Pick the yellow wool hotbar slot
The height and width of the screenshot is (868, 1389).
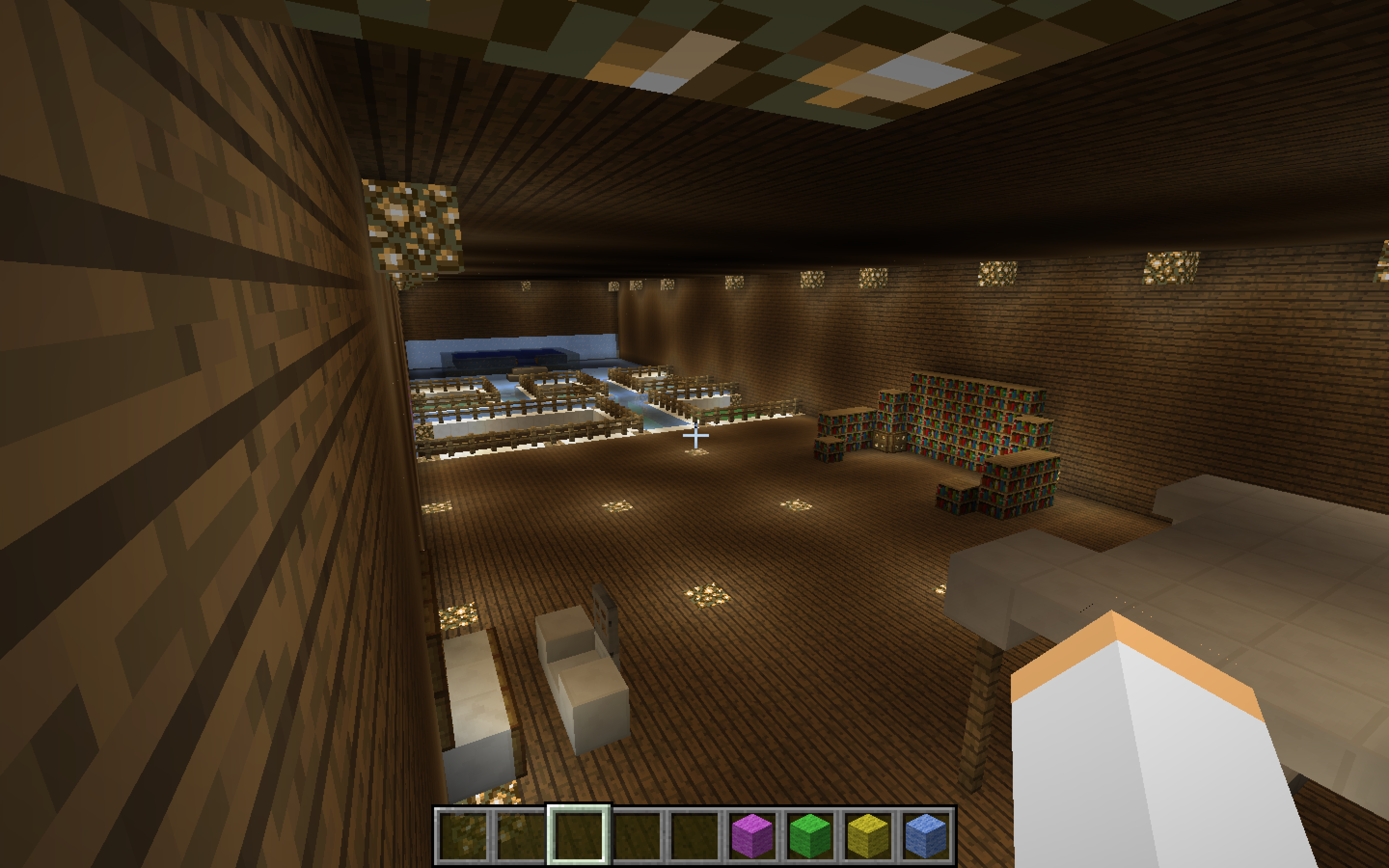tap(868, 835)
